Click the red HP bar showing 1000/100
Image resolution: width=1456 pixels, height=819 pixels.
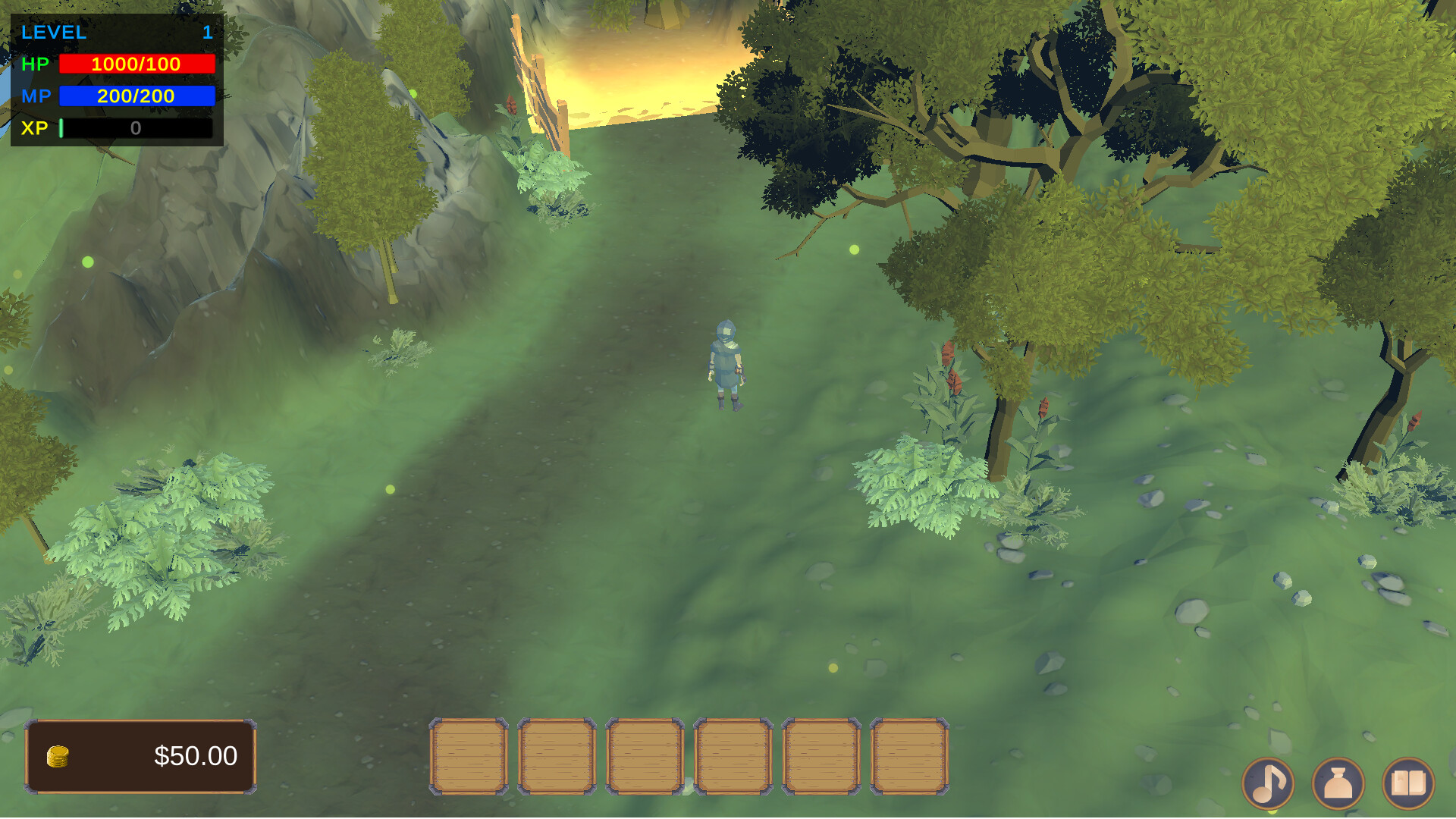(136, 64)
